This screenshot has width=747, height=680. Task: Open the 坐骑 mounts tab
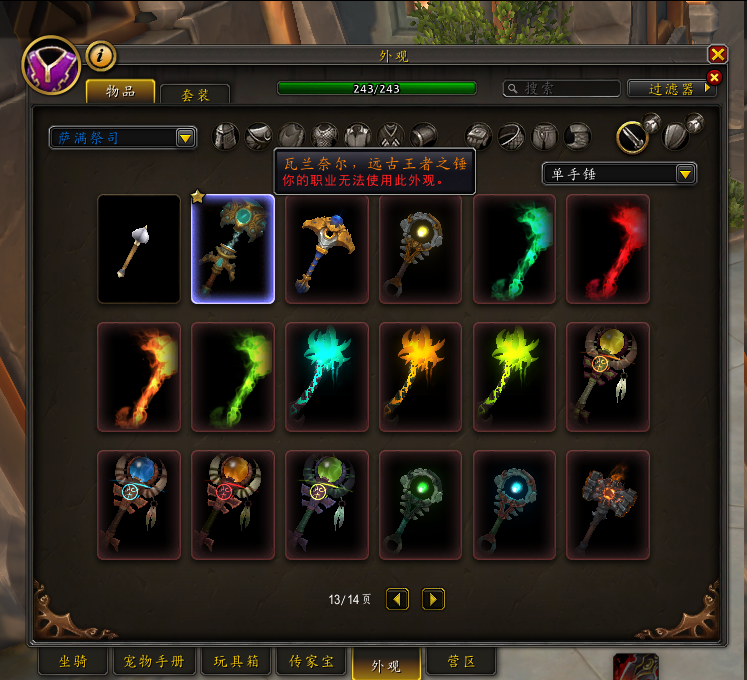pyautogui.click(x=72, y=662)
